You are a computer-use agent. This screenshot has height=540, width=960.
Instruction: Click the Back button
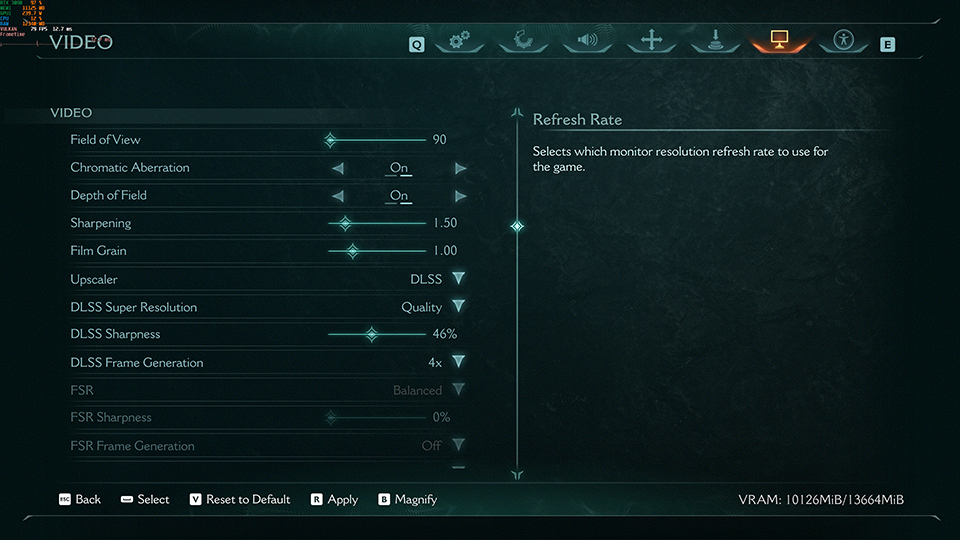click(80, 499)
